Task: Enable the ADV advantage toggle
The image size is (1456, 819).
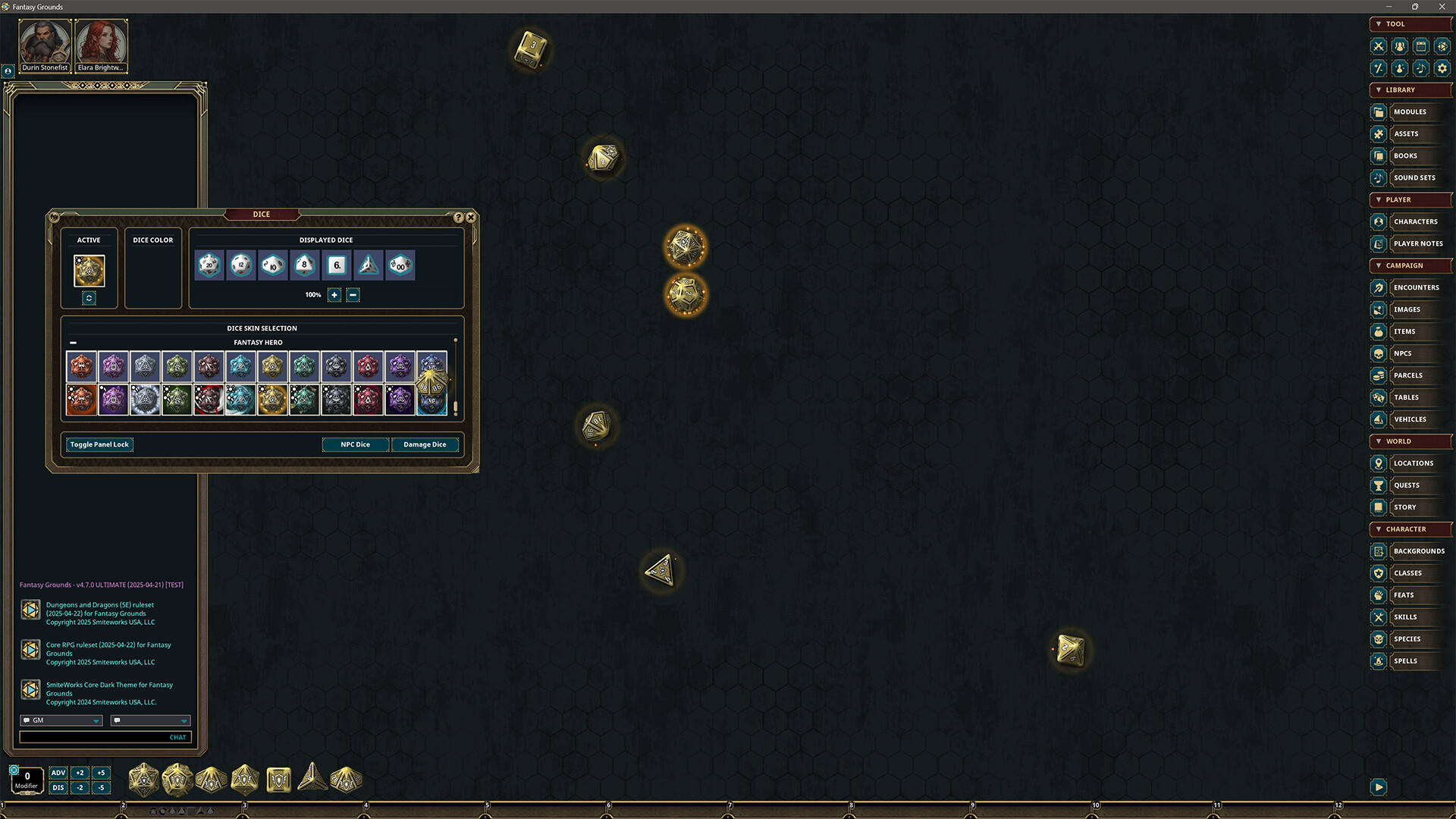Action: [x=58, y=772]
